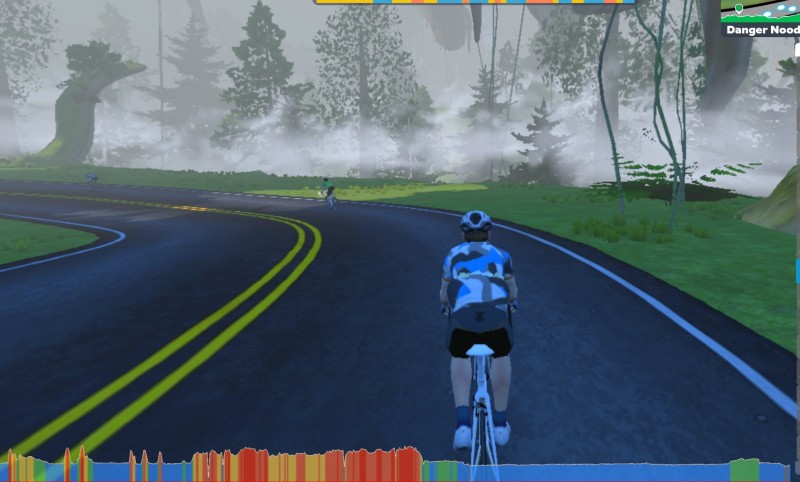The height and width of the screenshot is (482, 800).
Task: Click the multicolored workout bar at top
Action: [x=475, y=3]
